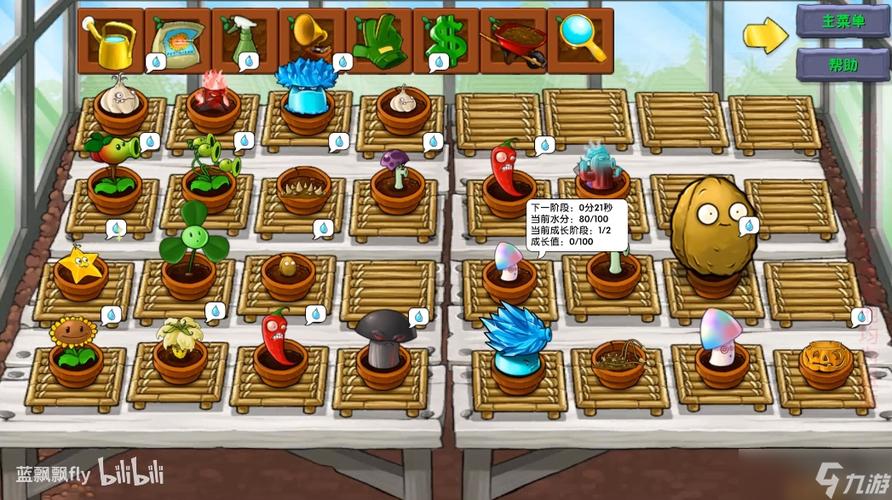
Task: Click the yellow next-garden arrow
Action: pyautogui.click(x=766, y=36)
